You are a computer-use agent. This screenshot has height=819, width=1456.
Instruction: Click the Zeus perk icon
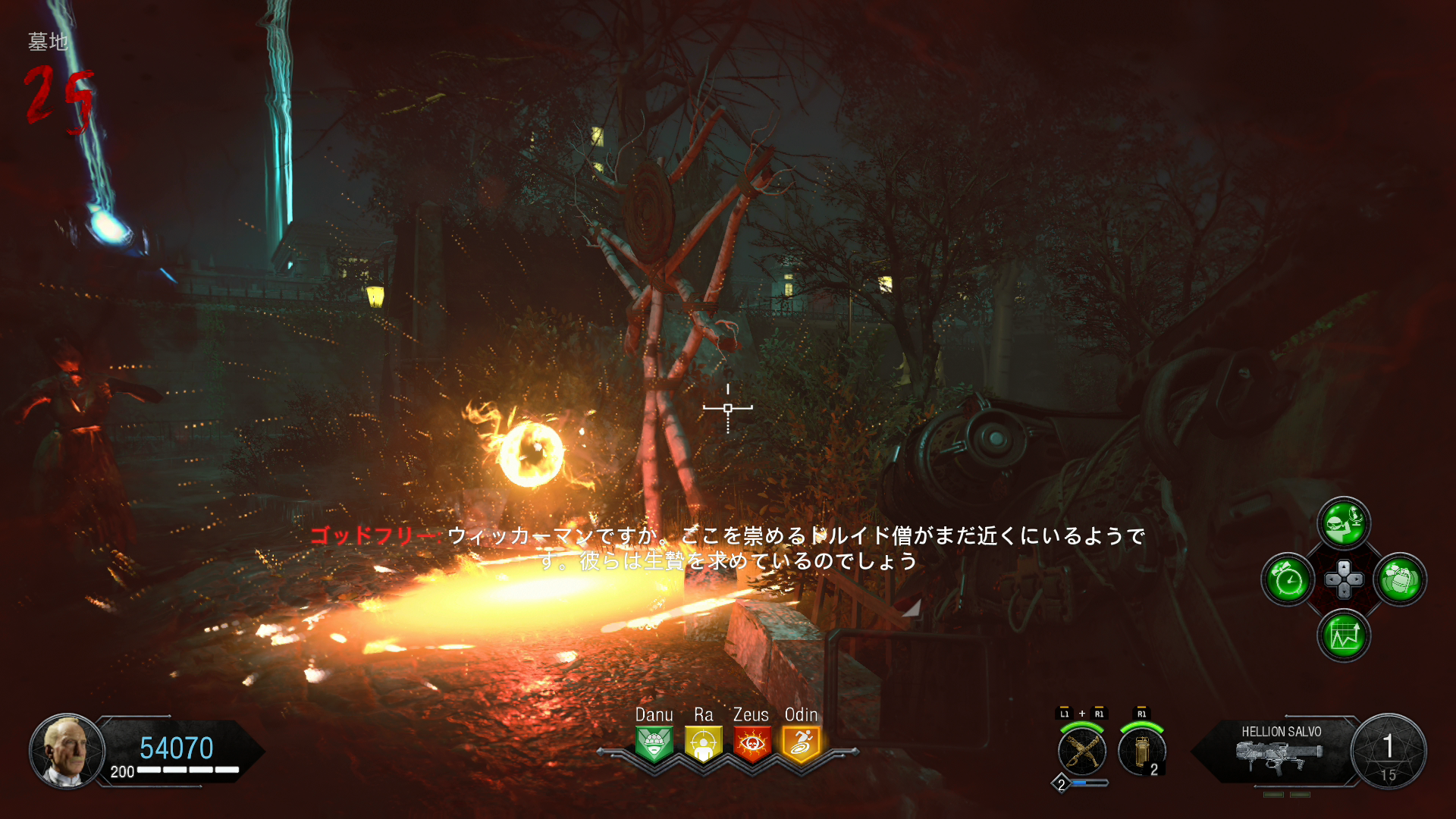(x=752, y=744)
